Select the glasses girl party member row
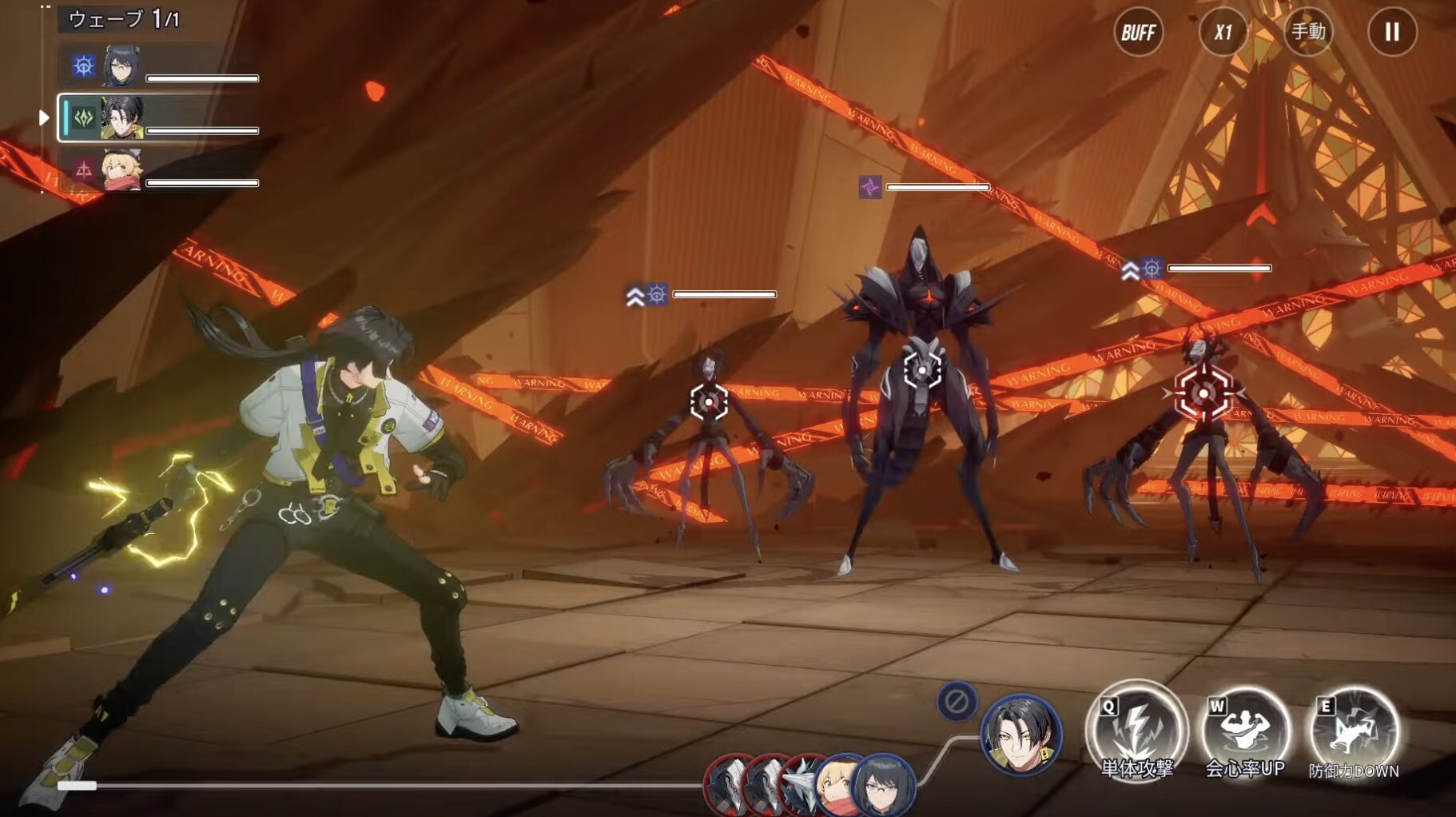This screenshot has height=817, width=1456. [x=160, y=66]
